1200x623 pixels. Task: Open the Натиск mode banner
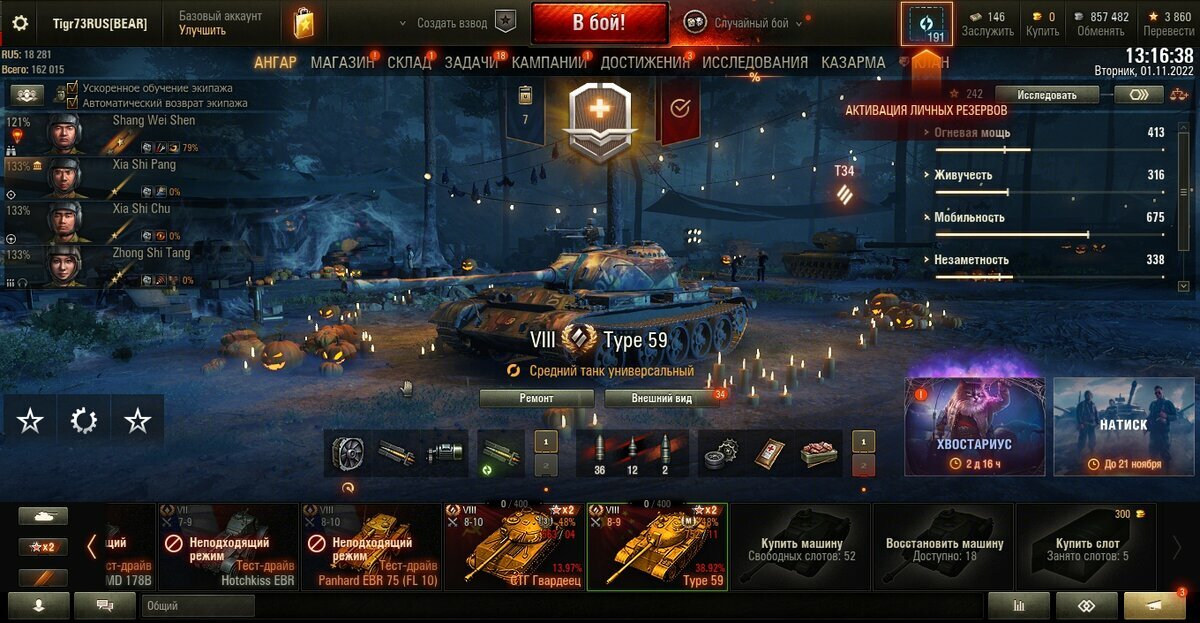click(1123, 426)
